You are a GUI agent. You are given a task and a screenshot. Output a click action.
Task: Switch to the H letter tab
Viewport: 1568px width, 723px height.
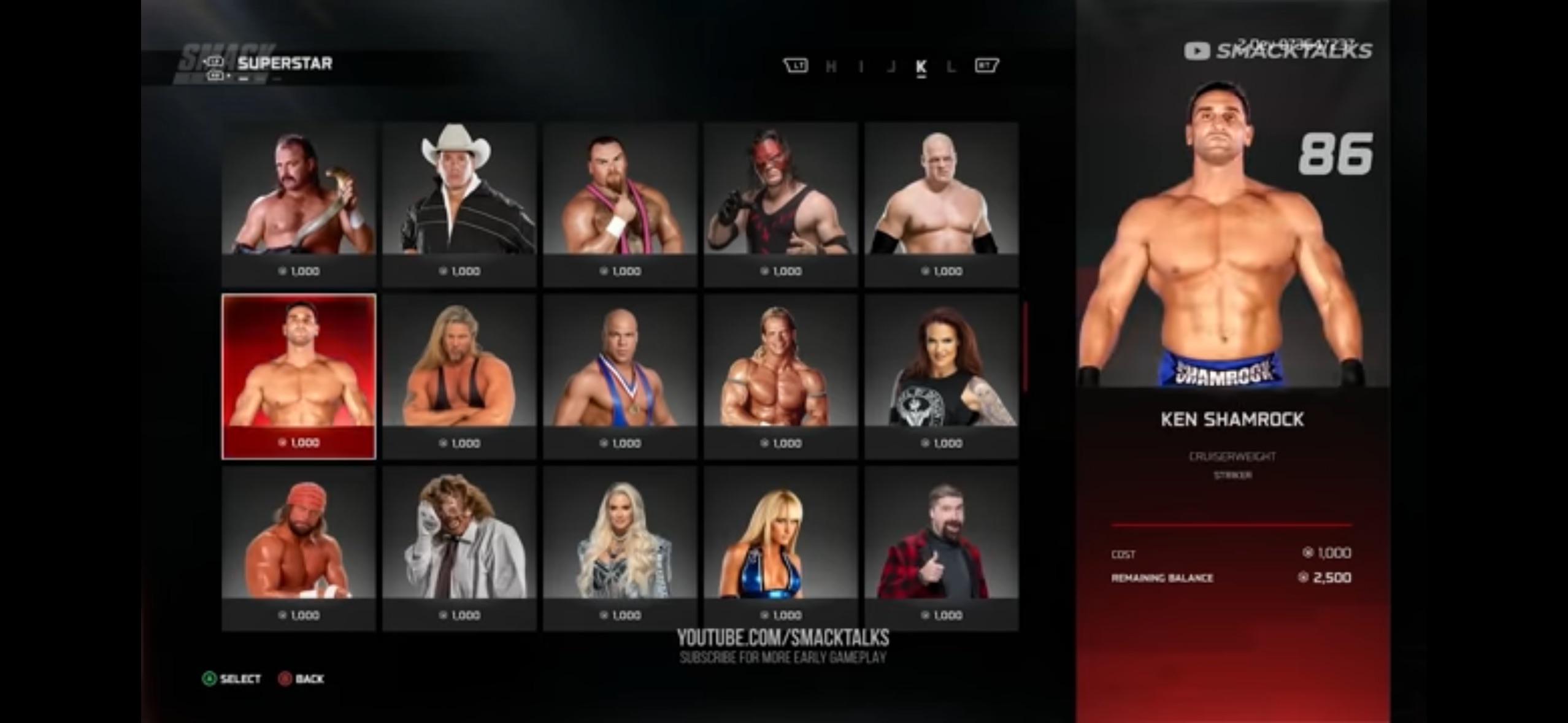pyautogui.click(x=831, y=66)
